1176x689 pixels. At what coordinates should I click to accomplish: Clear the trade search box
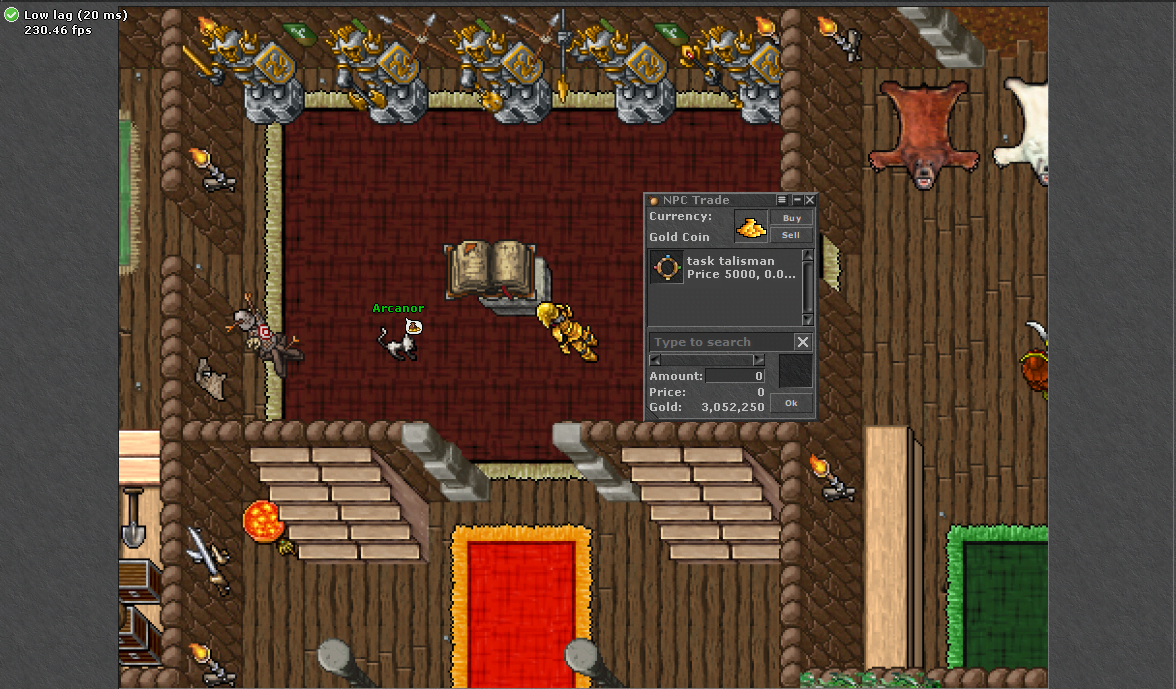802,342
